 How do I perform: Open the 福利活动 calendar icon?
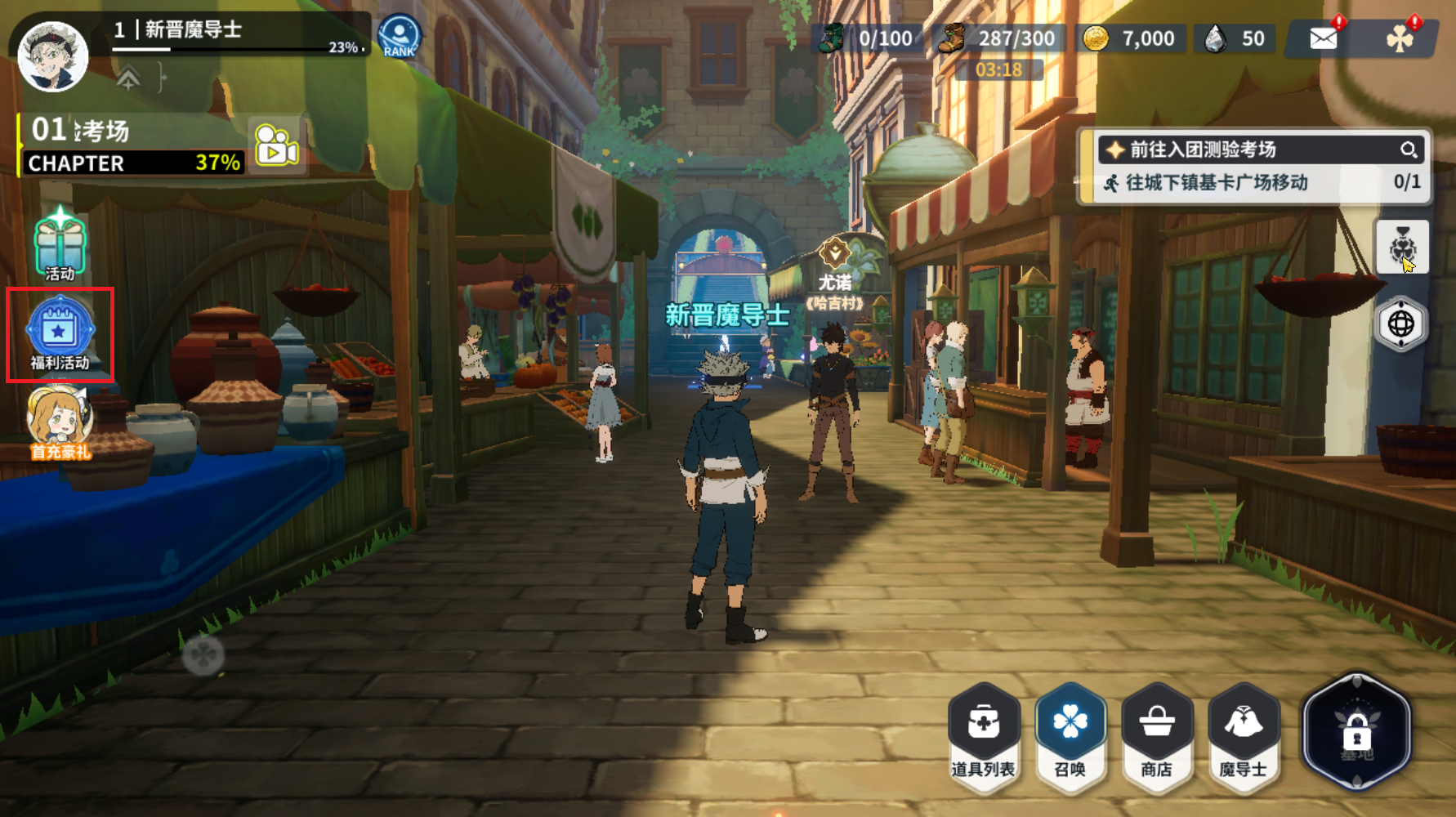(60, 335)
